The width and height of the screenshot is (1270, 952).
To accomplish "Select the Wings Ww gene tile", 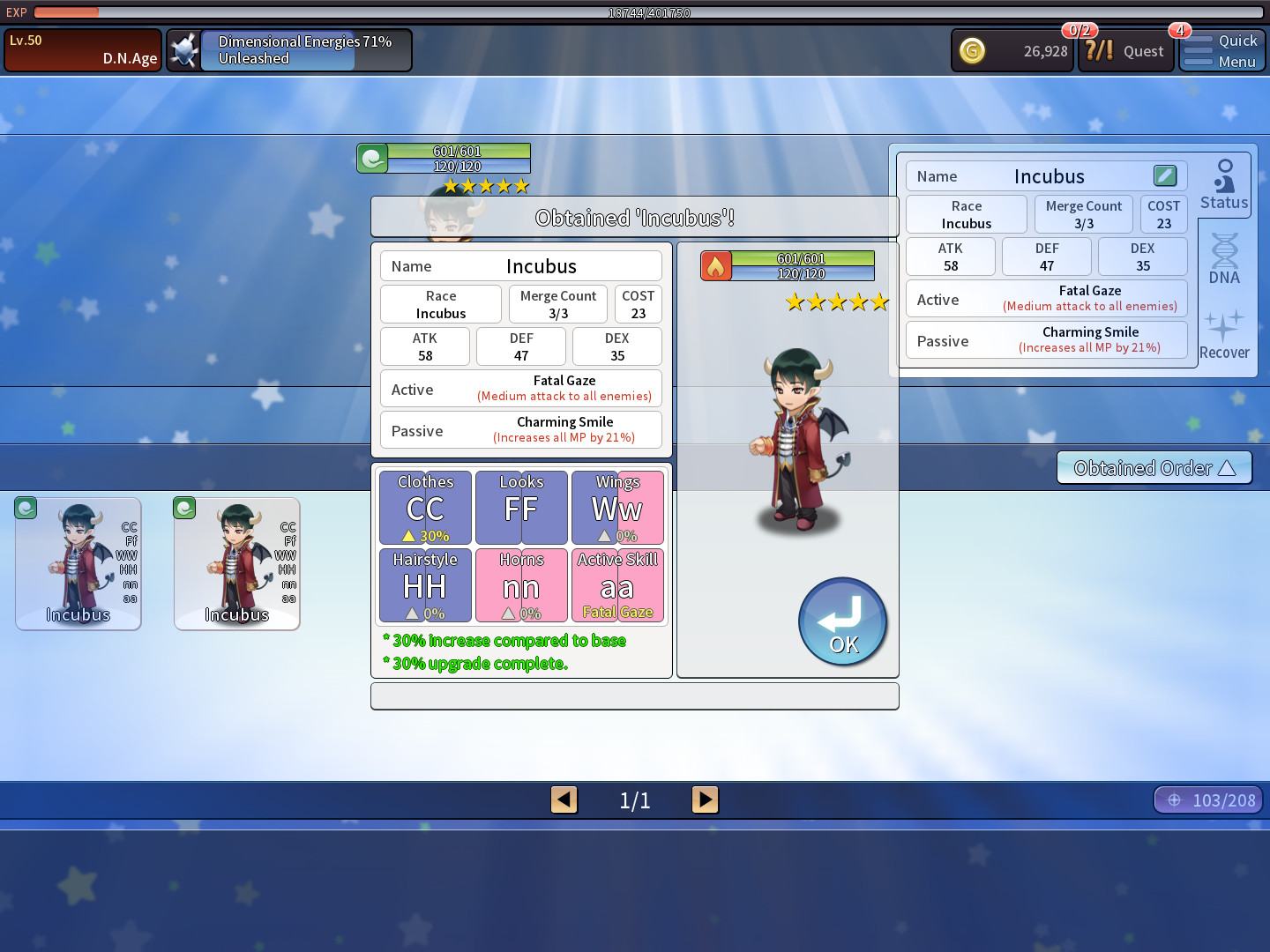I will click(617, 508).
